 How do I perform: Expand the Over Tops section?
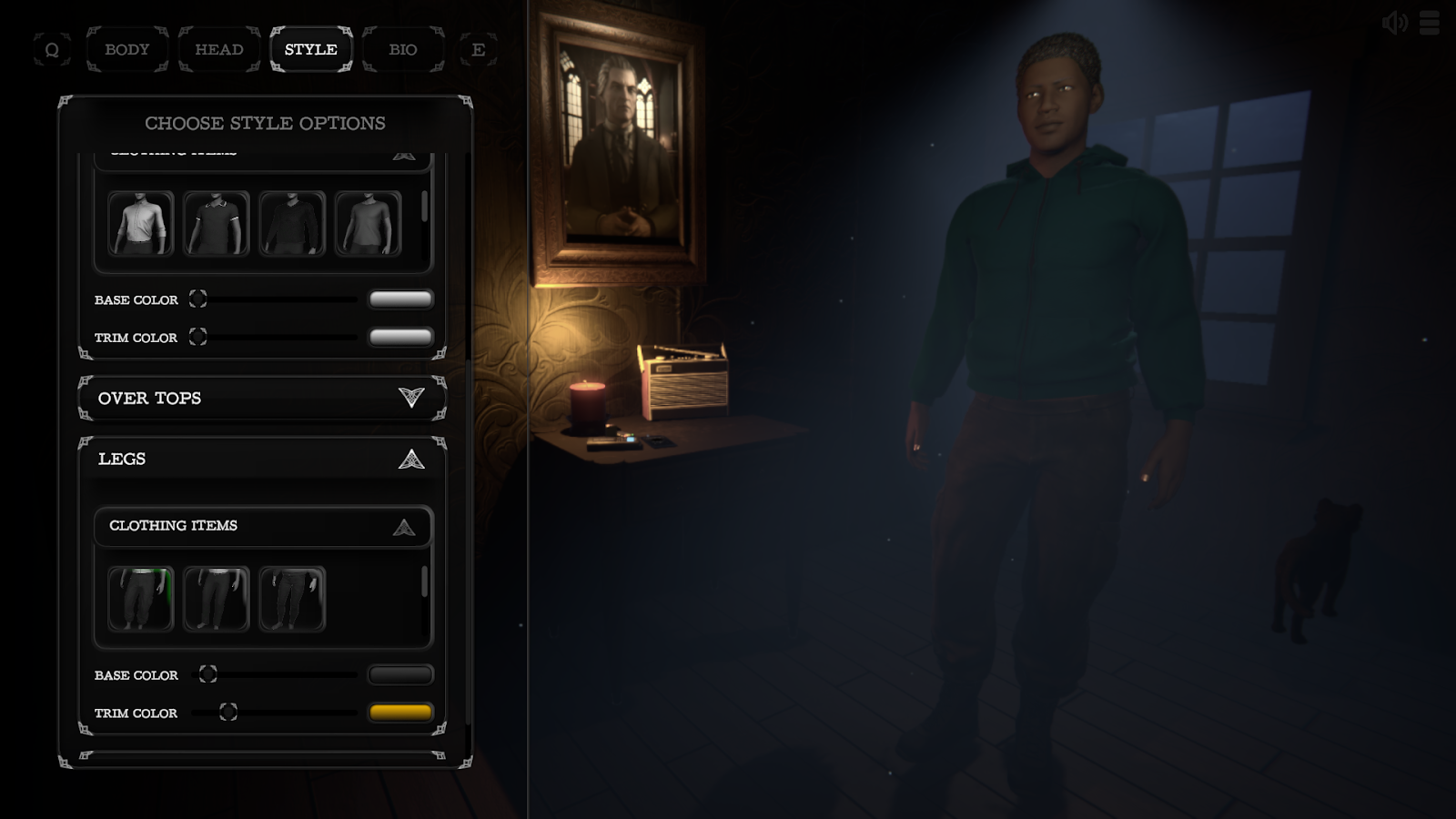tap(411, 398)
